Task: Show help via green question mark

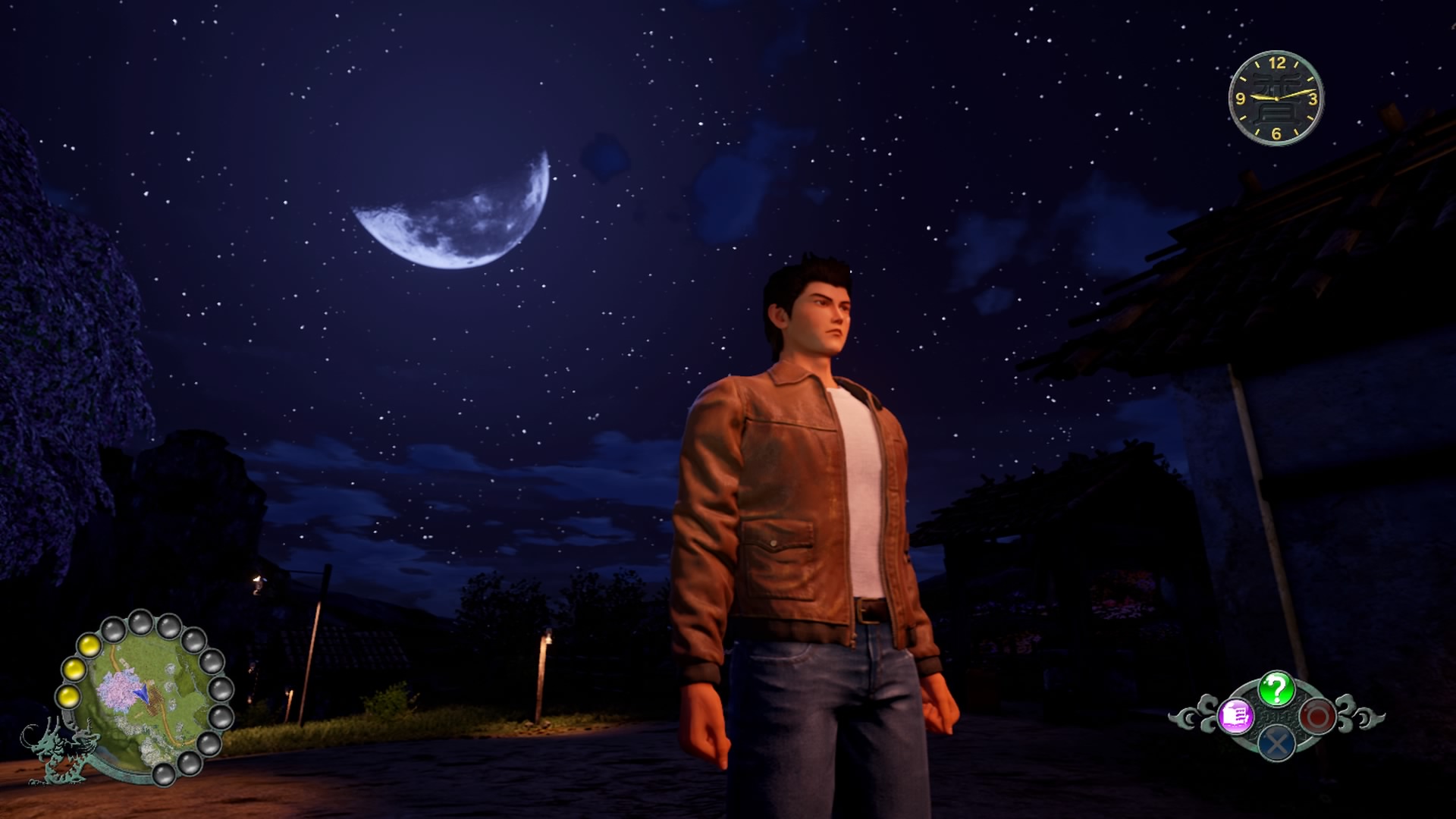Action: coord(1276,689)
